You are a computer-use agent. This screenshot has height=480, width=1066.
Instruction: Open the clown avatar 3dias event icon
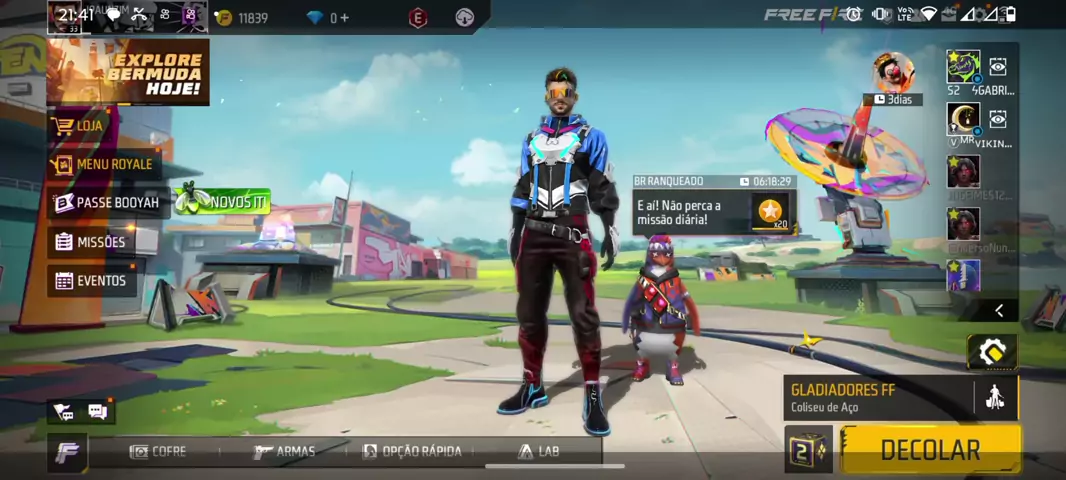pyautogui.click(x=892, y=72)
